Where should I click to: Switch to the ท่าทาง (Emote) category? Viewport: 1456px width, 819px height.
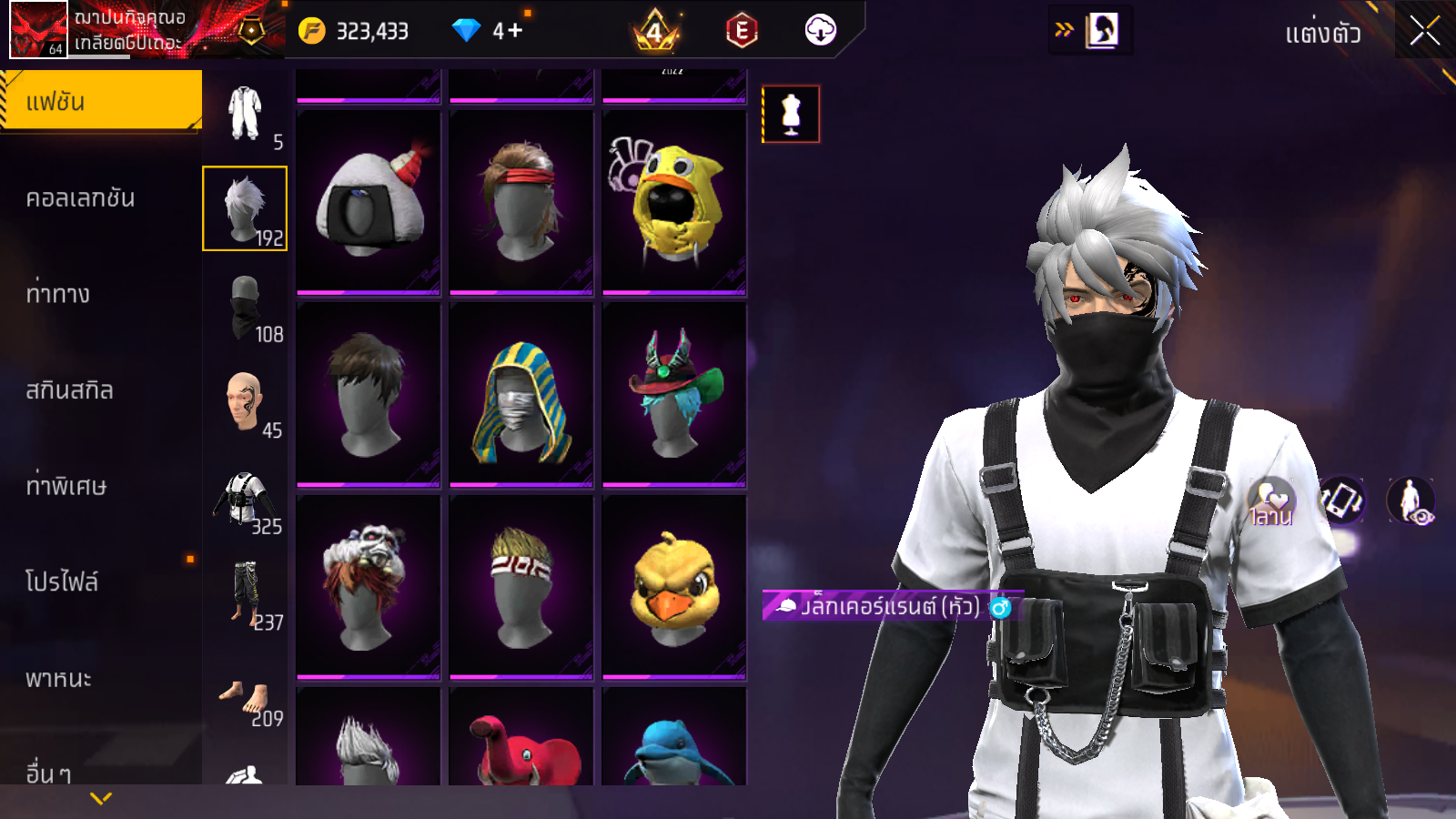coord(58,294)
